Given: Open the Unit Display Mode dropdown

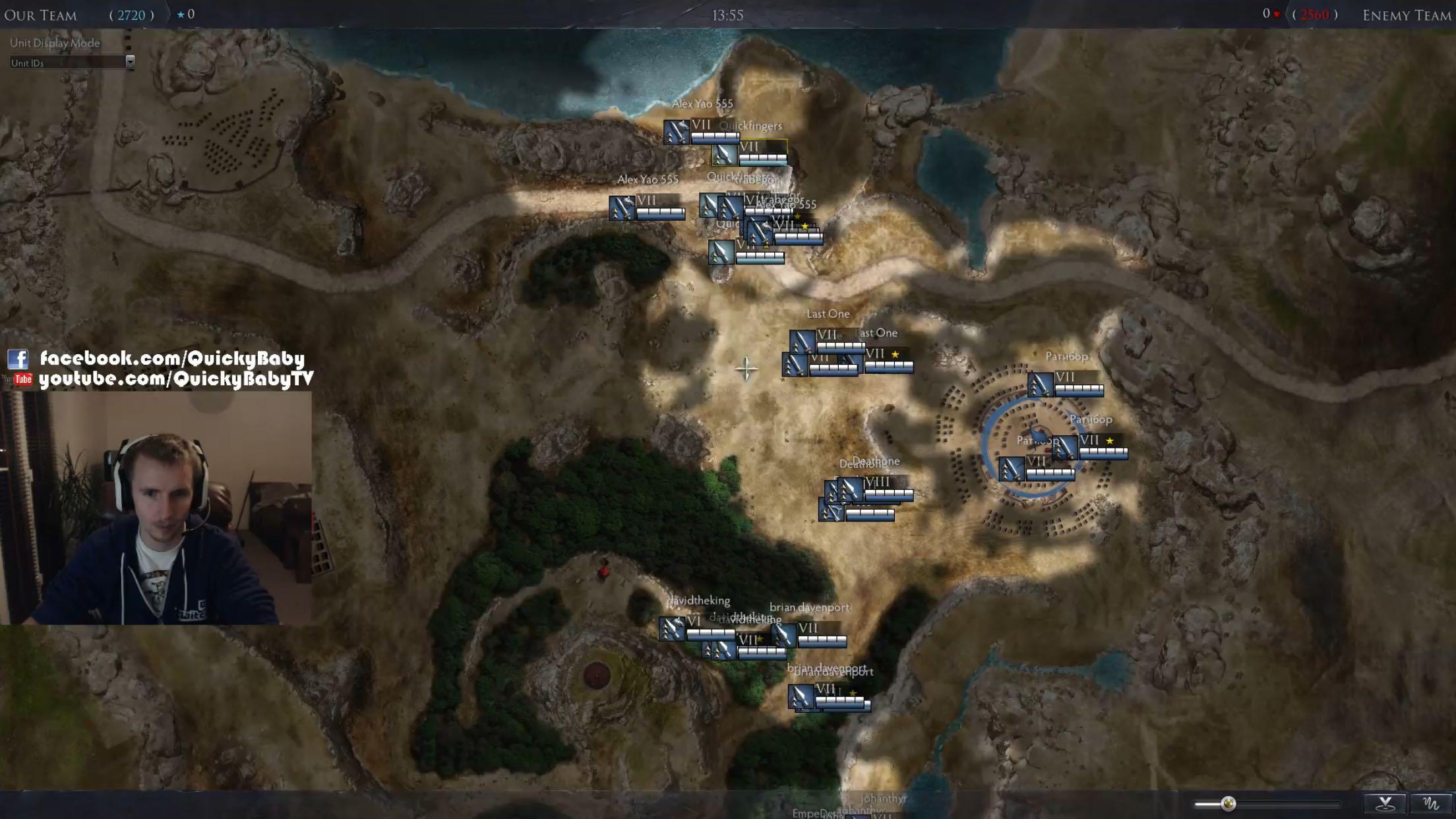Looking at the screenshot, I should (x=130, y=62).
